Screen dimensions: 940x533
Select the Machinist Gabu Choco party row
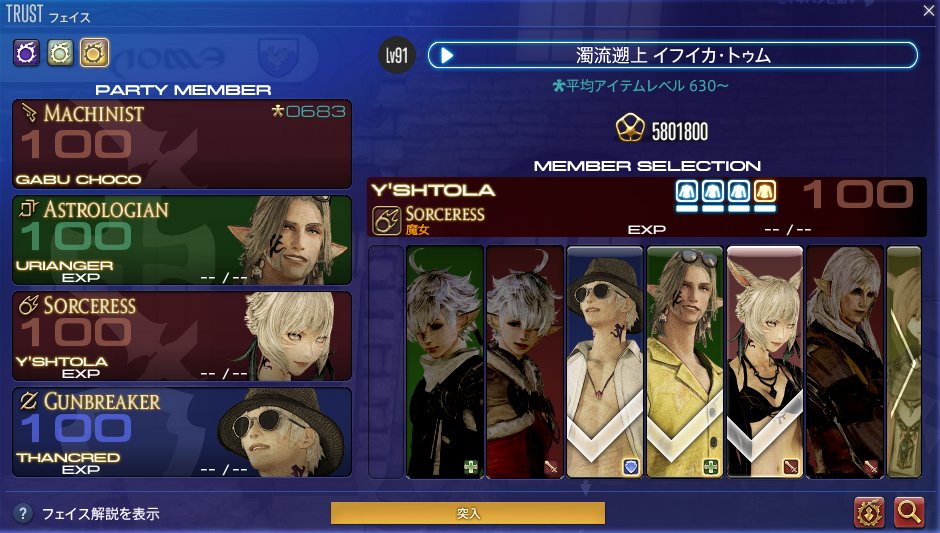[182, 144]
